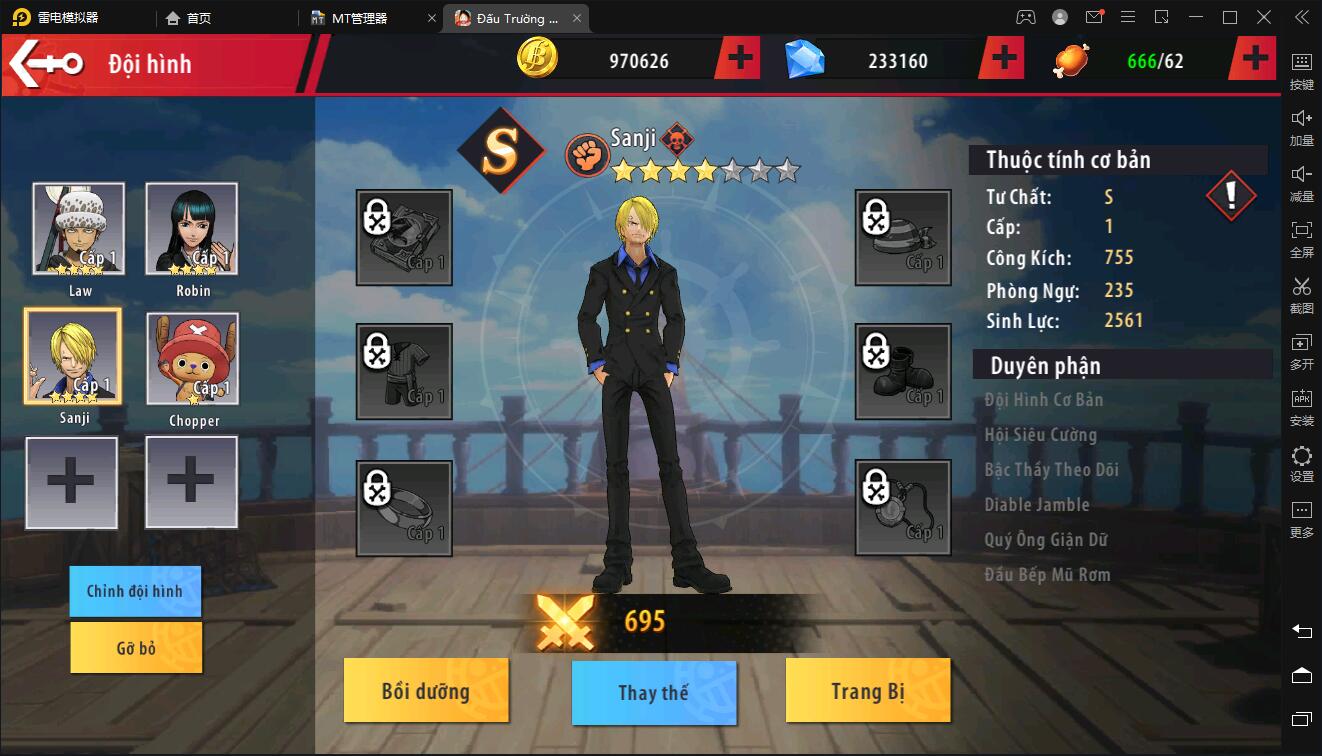Viewport: 1322px width, 756px height.
Task: Select Chopper's team portrait
Action: pyautogui.click(x=193, y=359)
